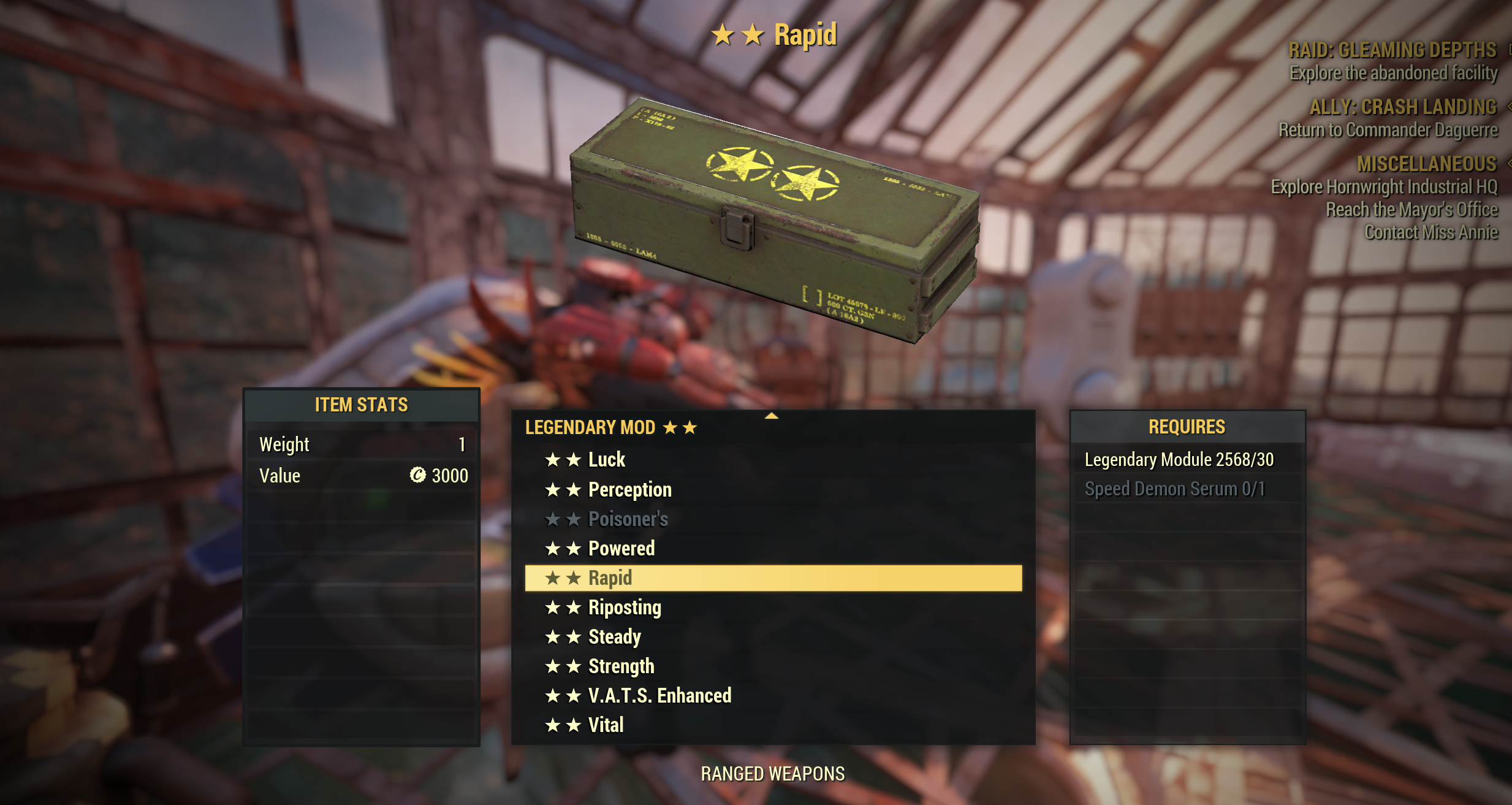Click the Miscellaneous quest tracker heading
The height and width of the screenshot is (805, 1512).
tap(1426, 164)
